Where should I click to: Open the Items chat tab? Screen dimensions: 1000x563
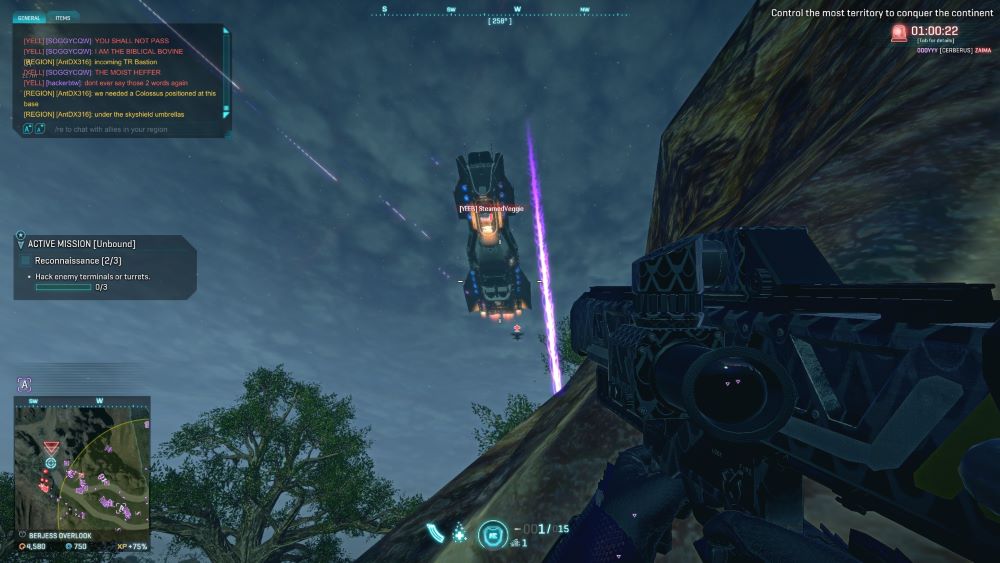[63, 18]
